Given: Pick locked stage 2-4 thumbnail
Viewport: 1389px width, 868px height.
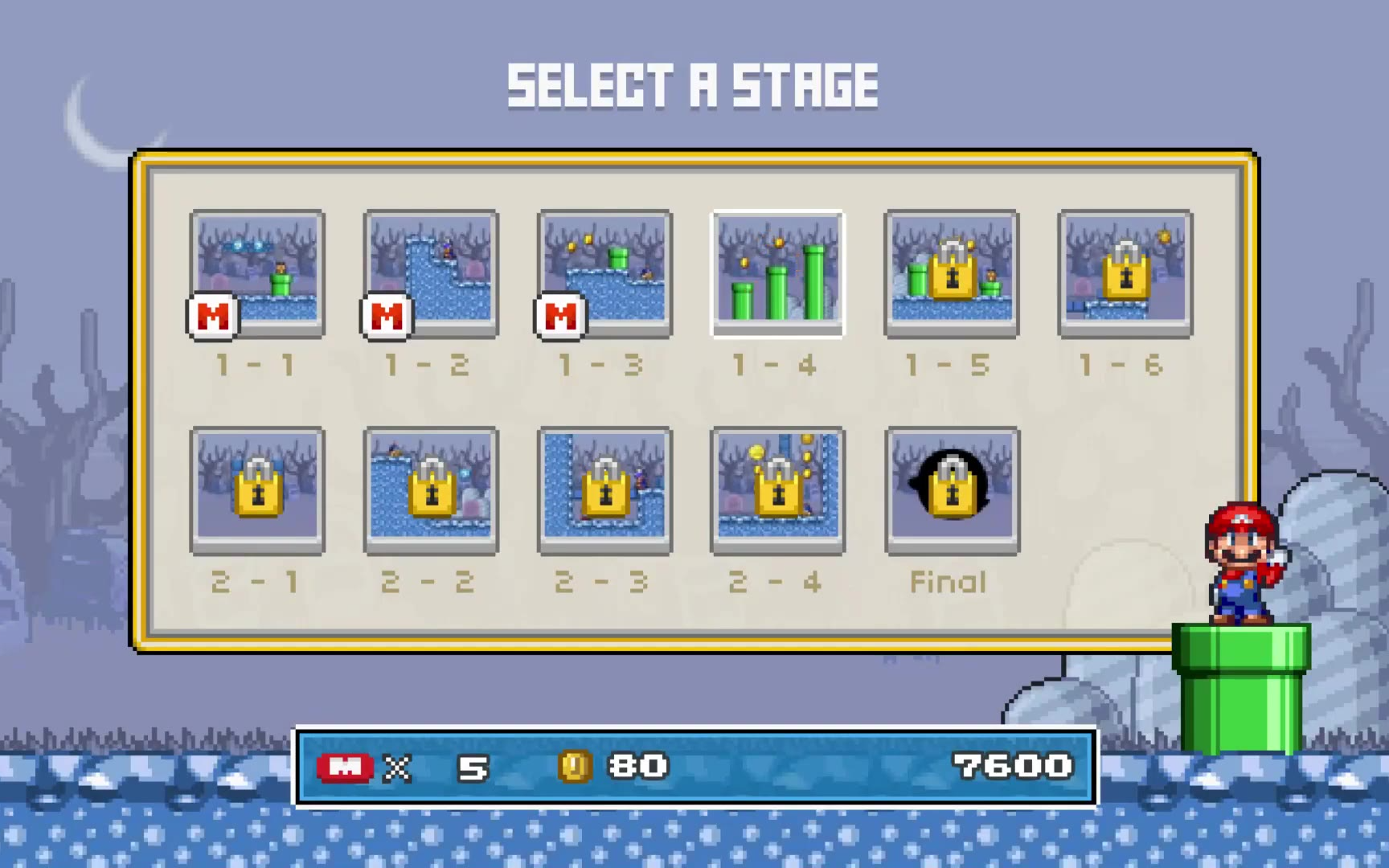Looking at the screenshot, I should click(777, 490).
